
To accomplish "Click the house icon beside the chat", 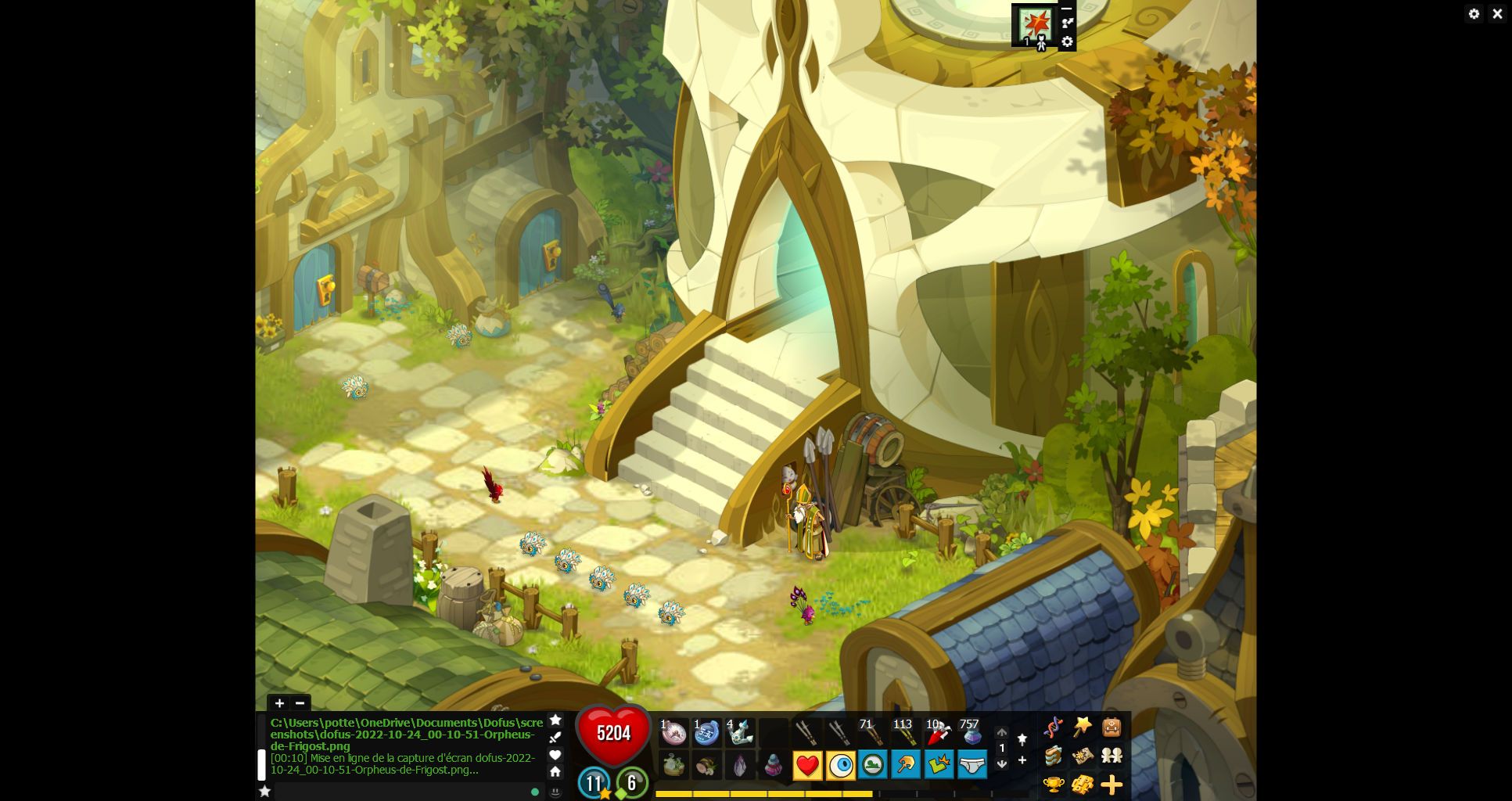I will [x=555, y=771].
